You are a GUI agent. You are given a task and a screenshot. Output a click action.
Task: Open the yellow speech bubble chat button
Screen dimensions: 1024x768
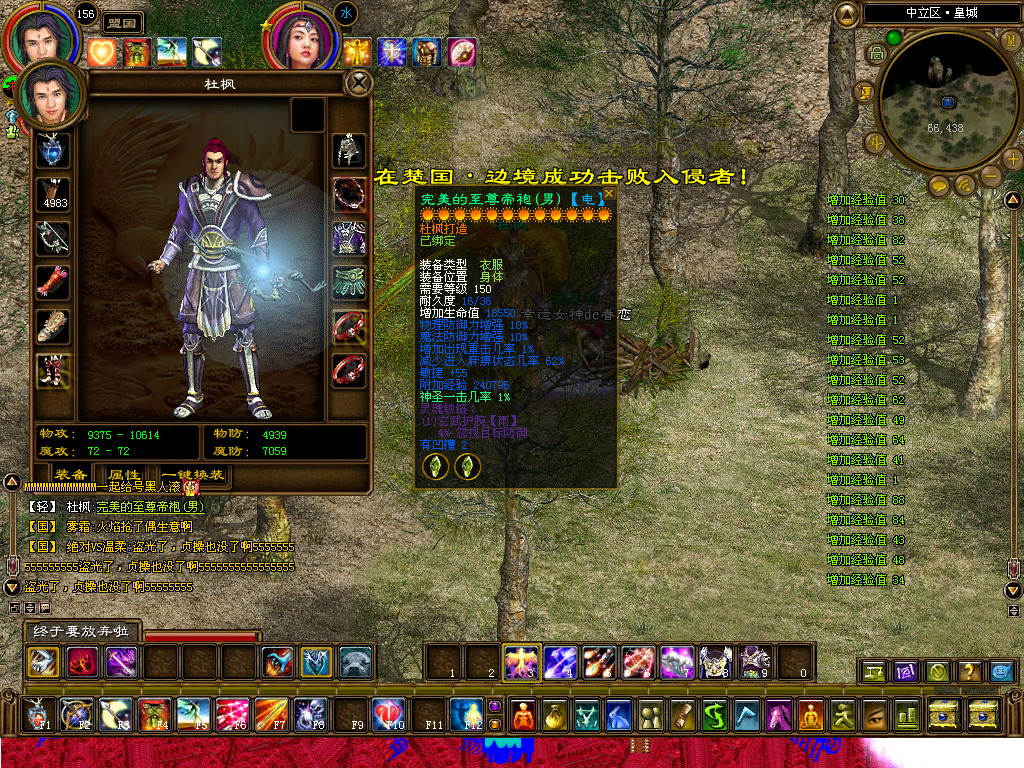(939, 186)
